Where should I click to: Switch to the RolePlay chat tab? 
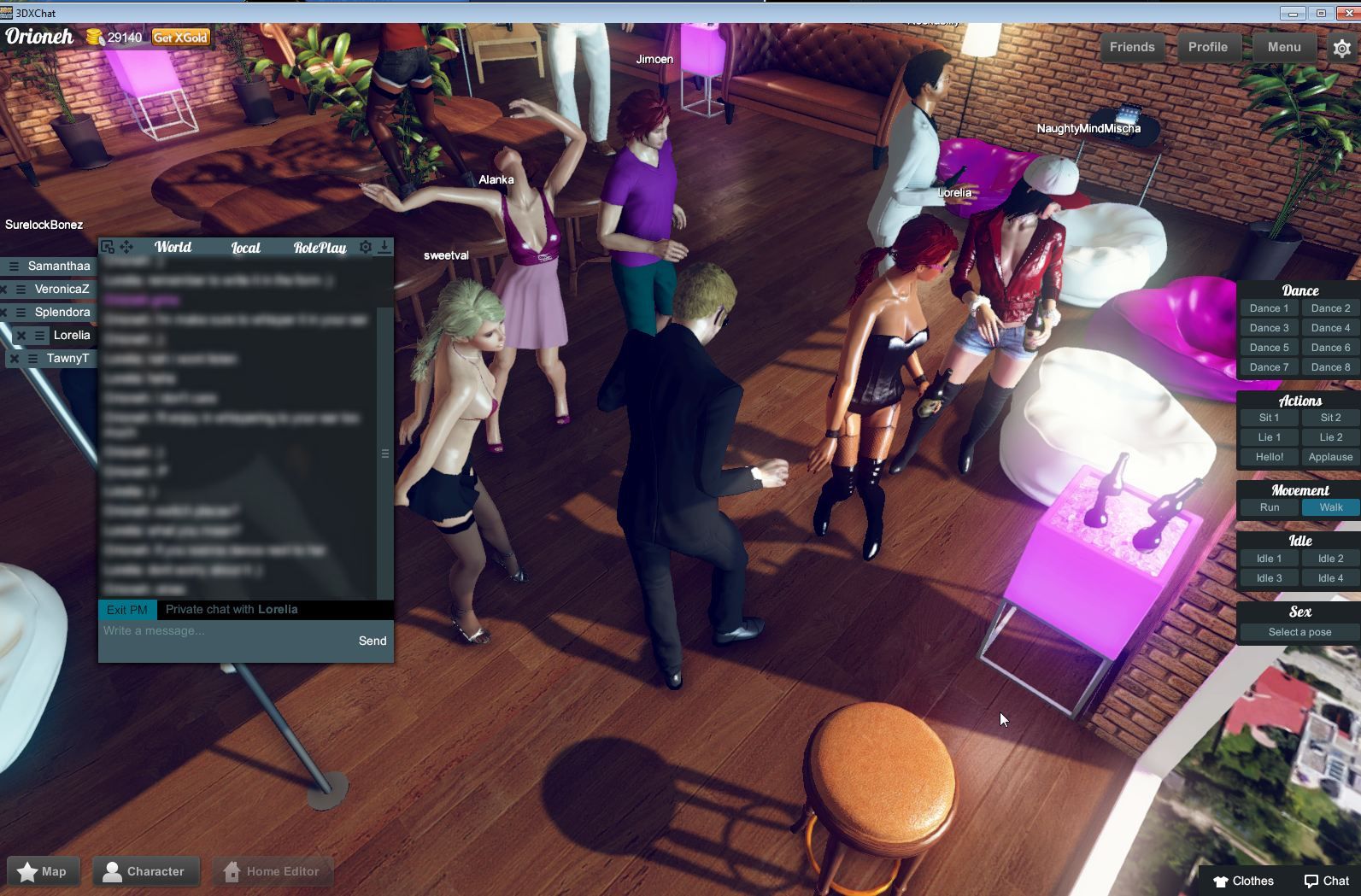coord(320,247)
